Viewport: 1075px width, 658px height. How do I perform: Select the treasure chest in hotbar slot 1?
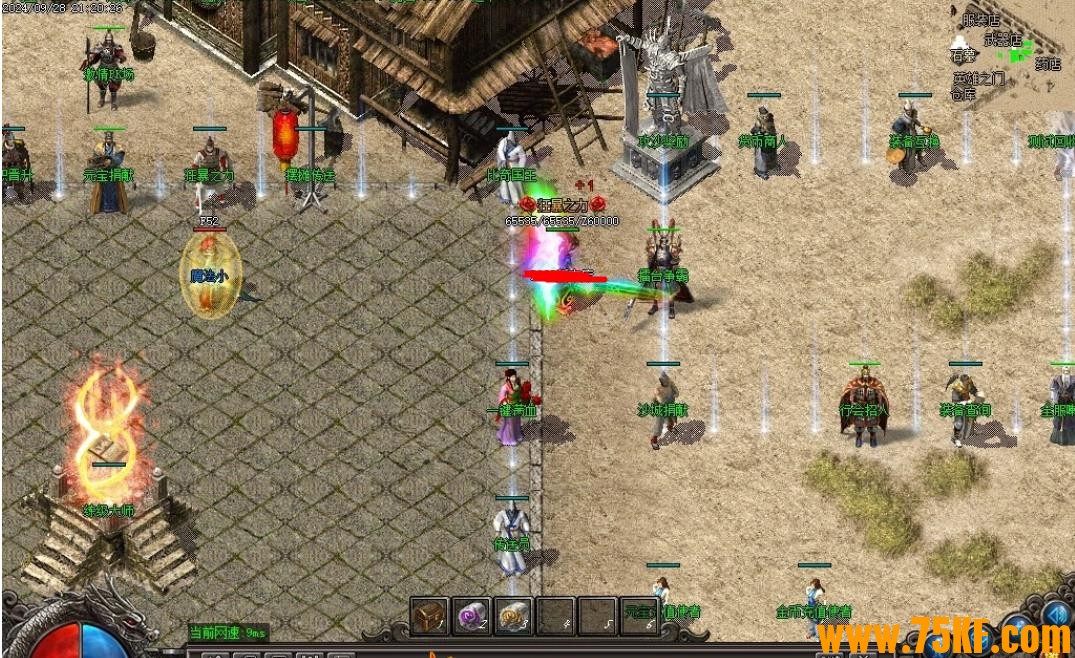click(429, 616)
